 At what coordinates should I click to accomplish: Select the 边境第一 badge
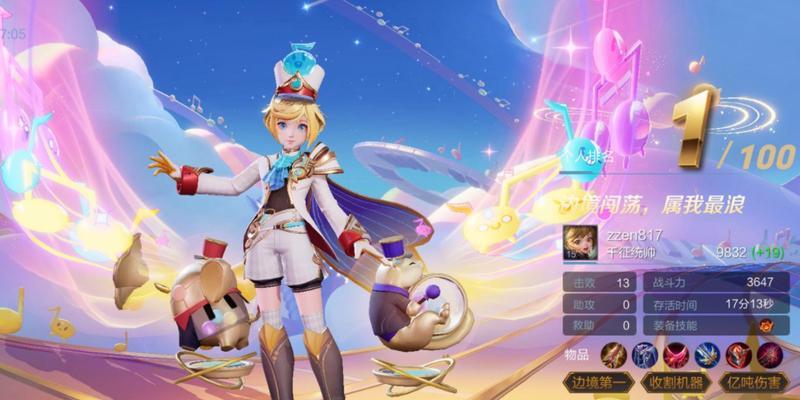click(601, 382)
